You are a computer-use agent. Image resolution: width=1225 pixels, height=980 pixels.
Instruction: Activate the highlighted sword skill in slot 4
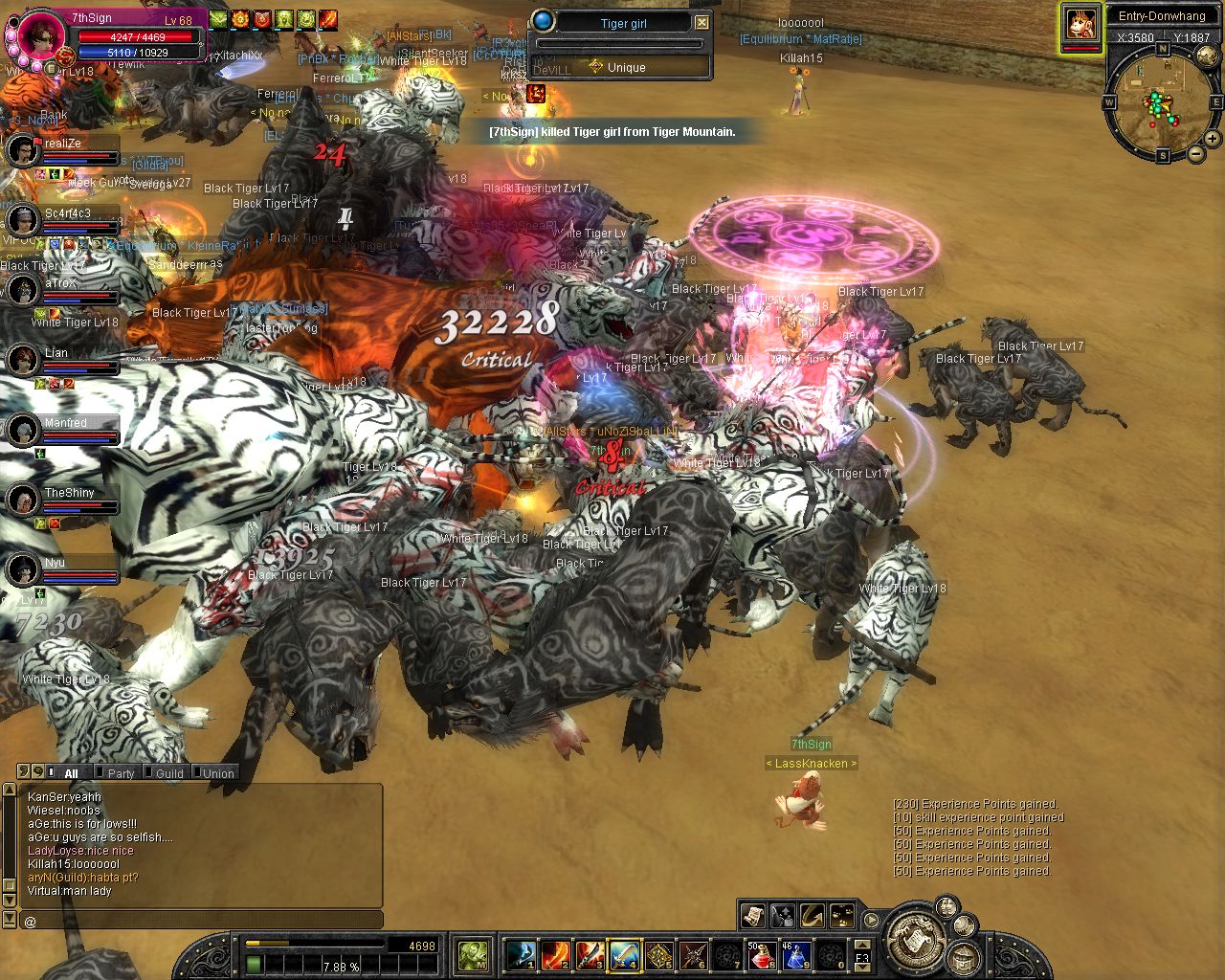click(x=624, y=955)
